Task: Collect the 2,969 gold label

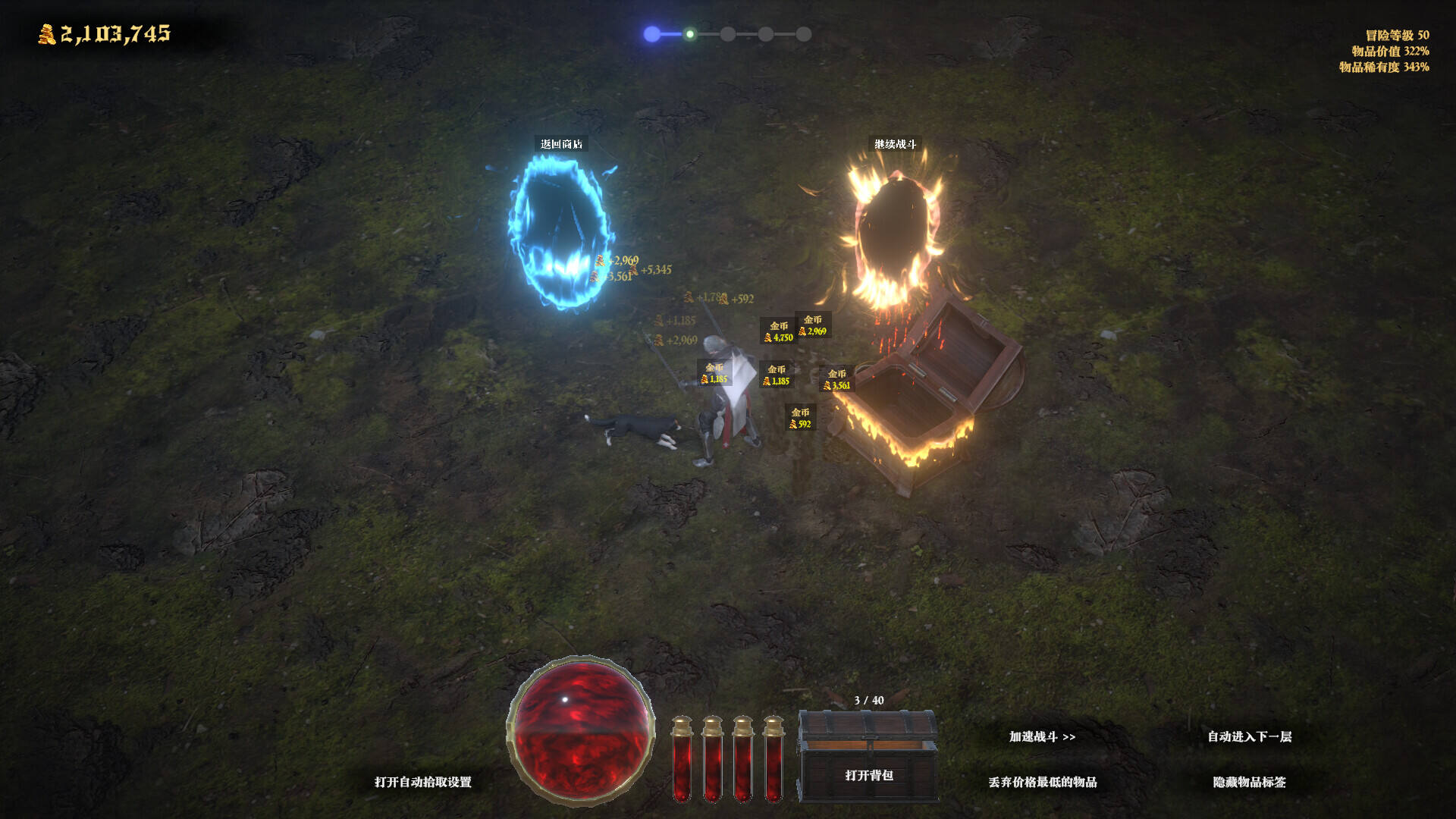Action: click(813, 325)
